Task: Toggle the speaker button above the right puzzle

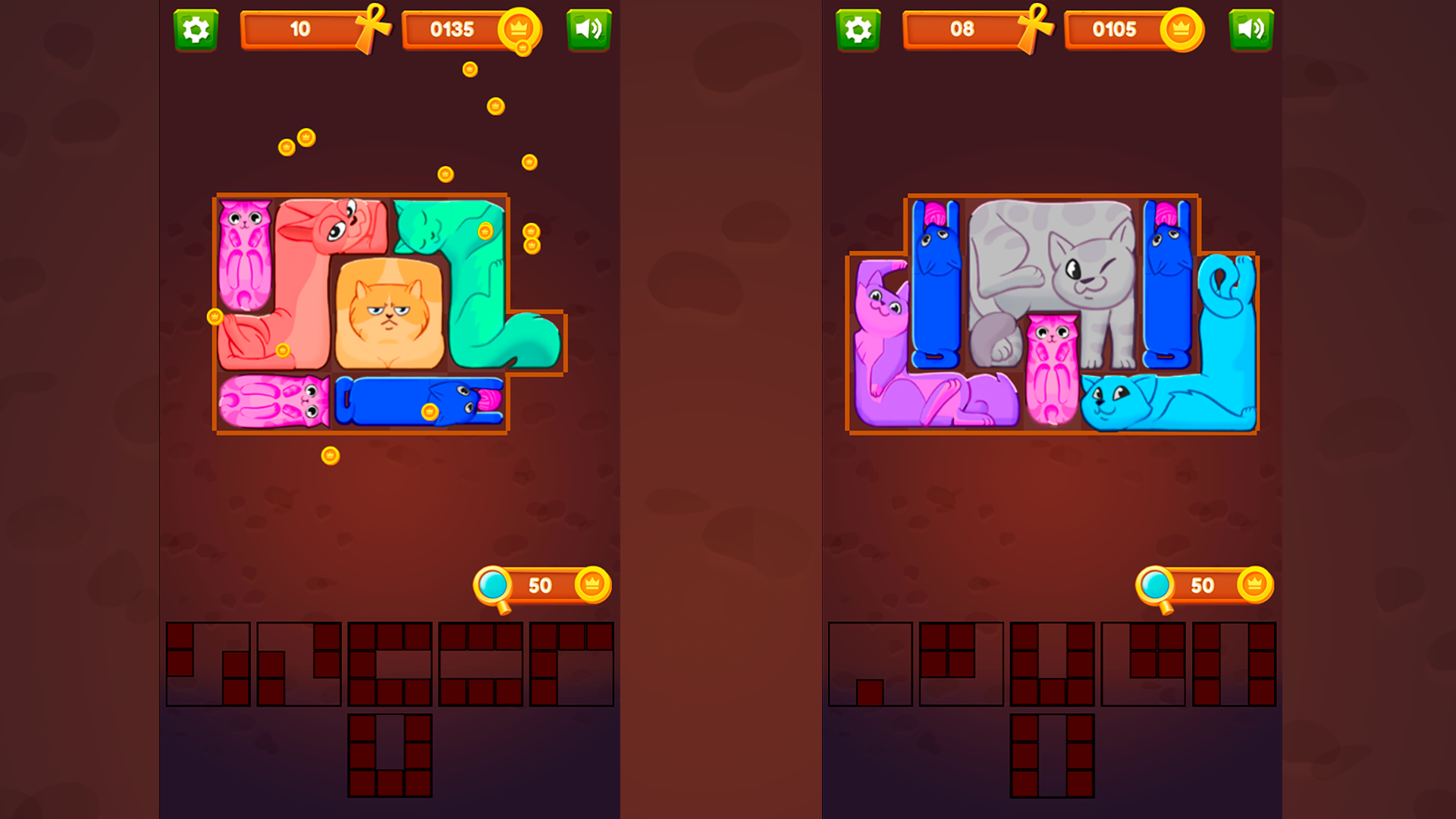Action: coord(1250,30)
